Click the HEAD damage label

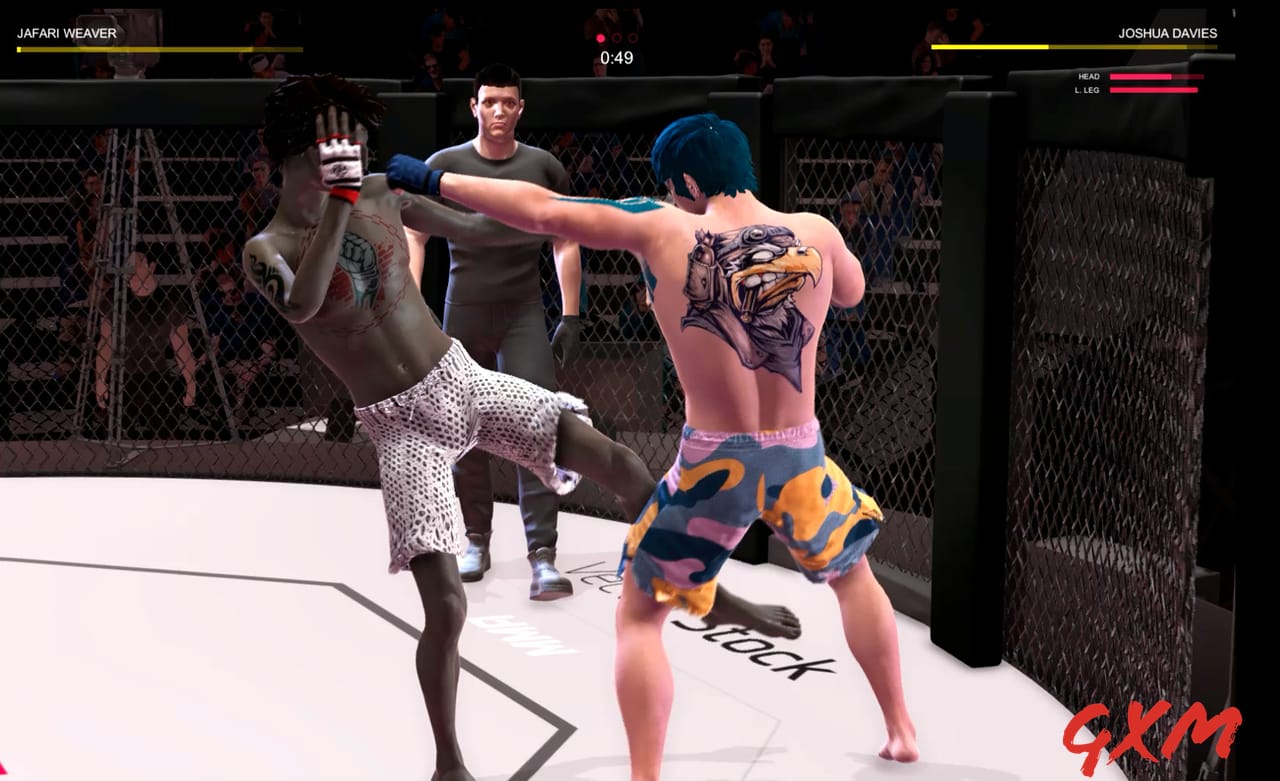1089,76
